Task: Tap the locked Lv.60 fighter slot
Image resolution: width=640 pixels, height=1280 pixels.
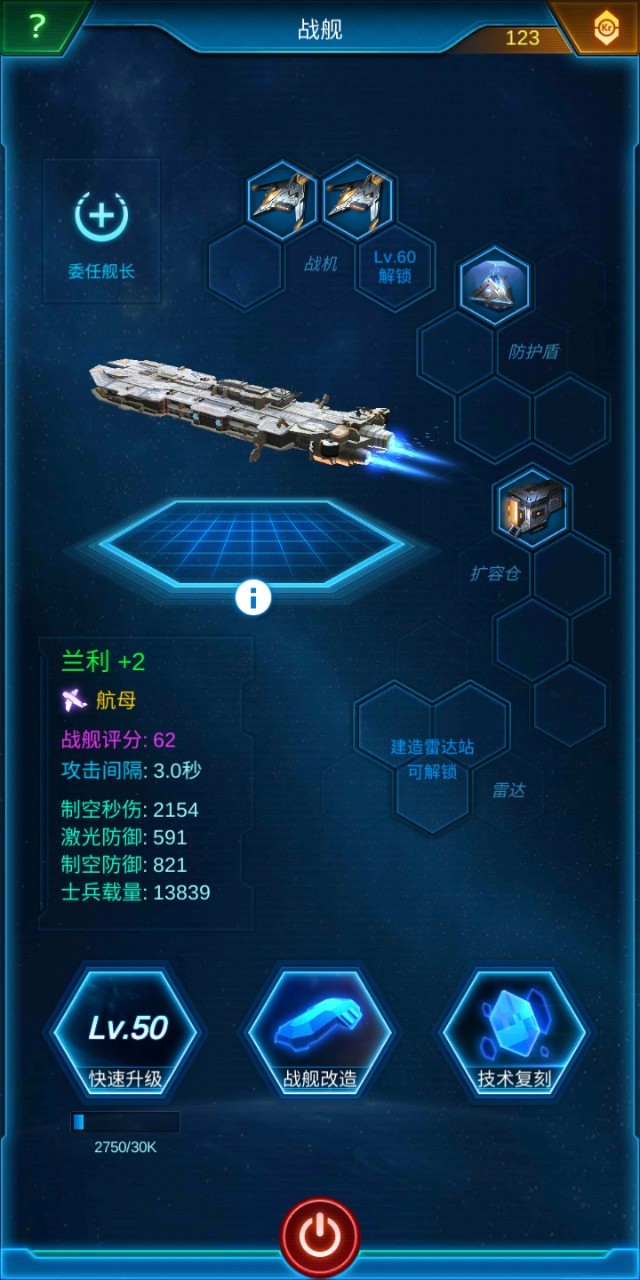Action: pyautogui.click(x=395, y=266)
